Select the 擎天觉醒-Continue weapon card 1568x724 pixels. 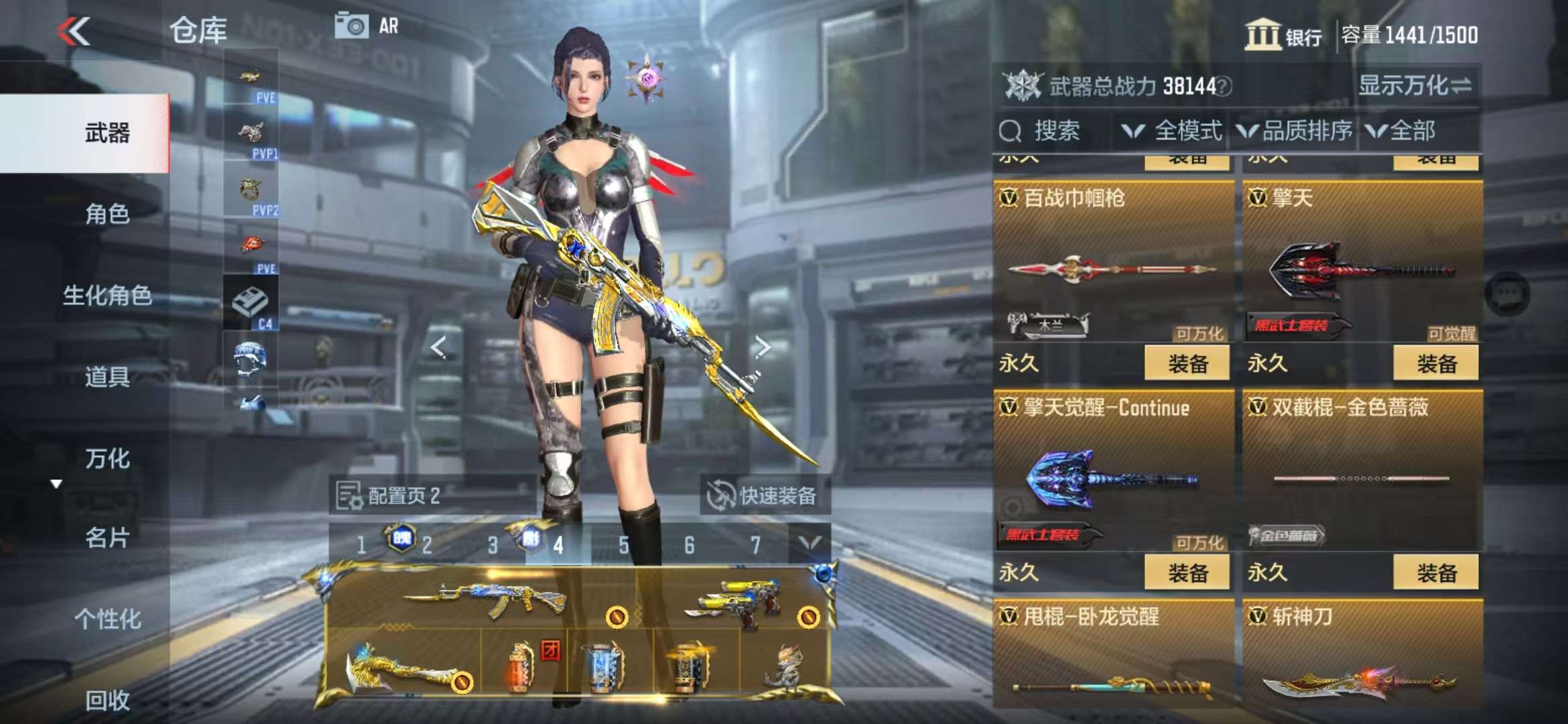tap(1112, 469)
